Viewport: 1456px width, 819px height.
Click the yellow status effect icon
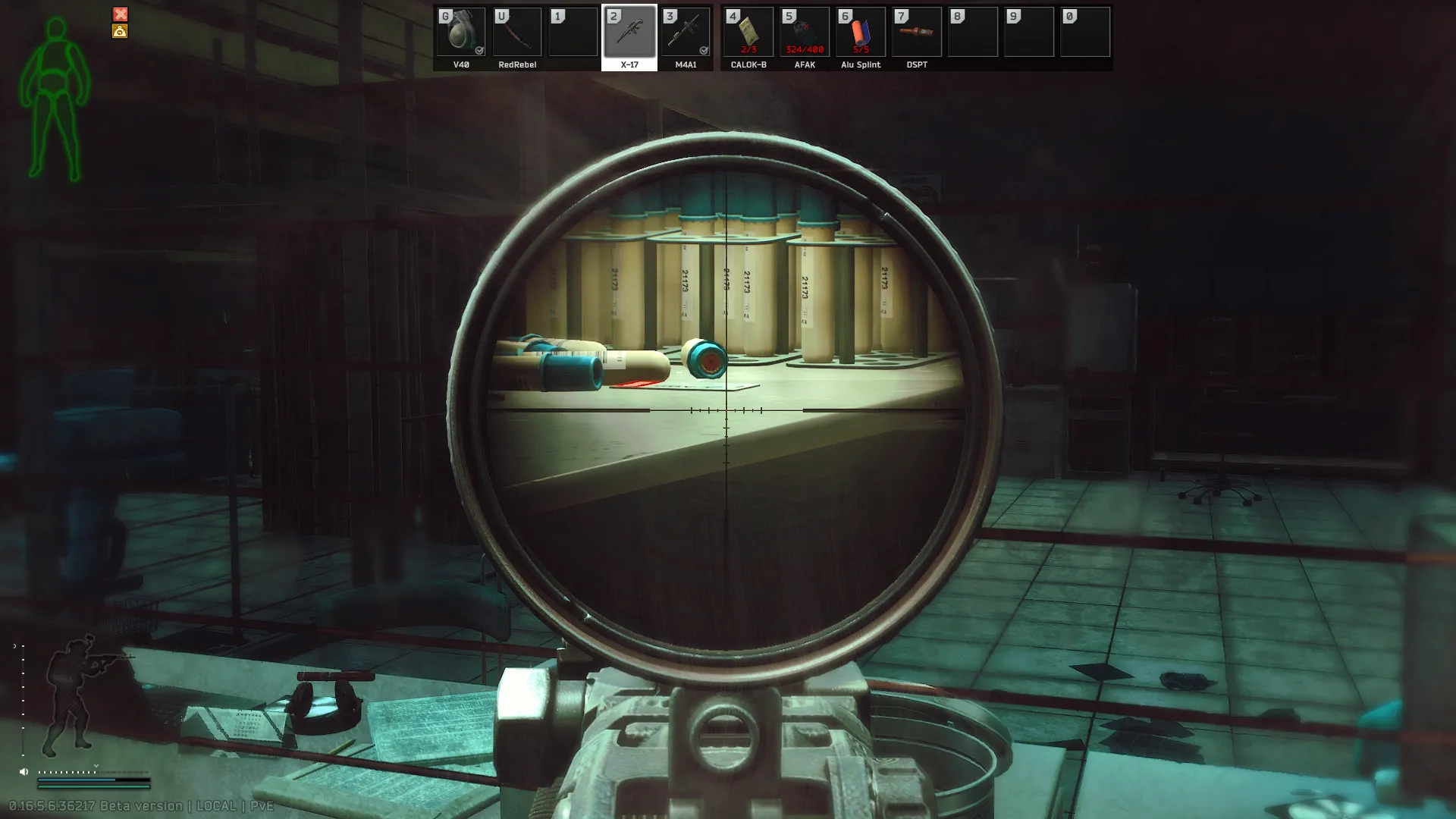(120, 31)
